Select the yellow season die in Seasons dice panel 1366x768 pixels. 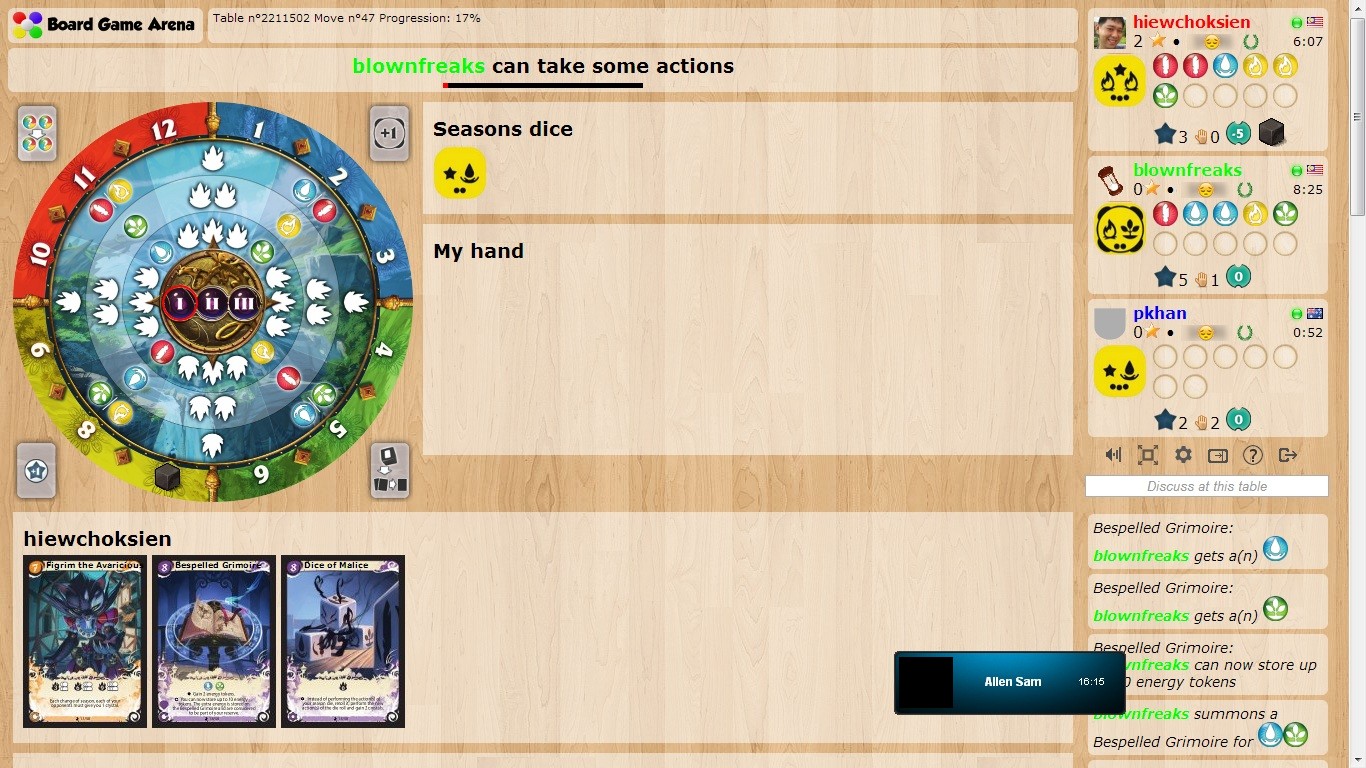460,172
